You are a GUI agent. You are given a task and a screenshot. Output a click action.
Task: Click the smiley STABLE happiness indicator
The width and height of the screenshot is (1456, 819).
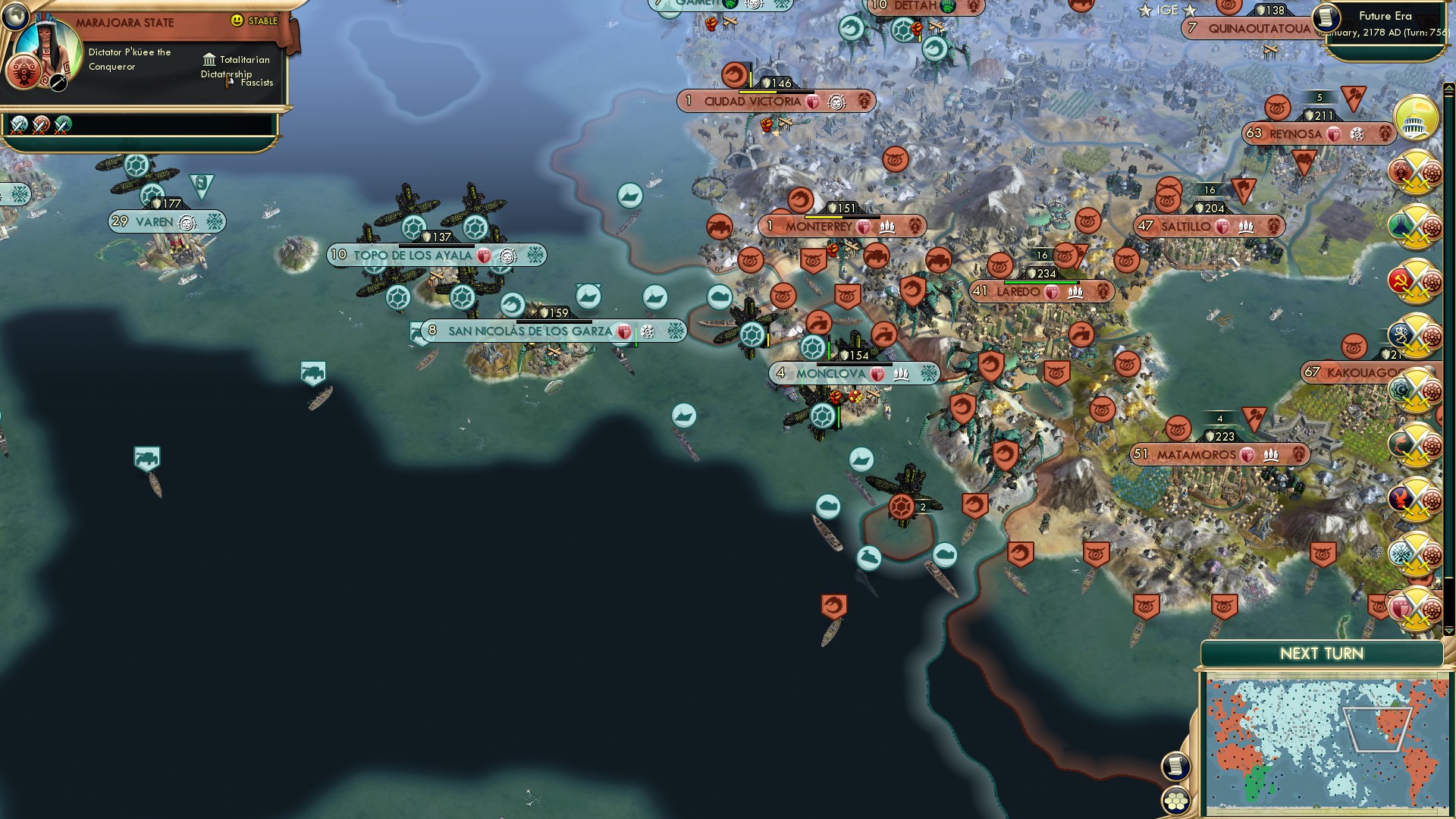(x=237, y=20)
